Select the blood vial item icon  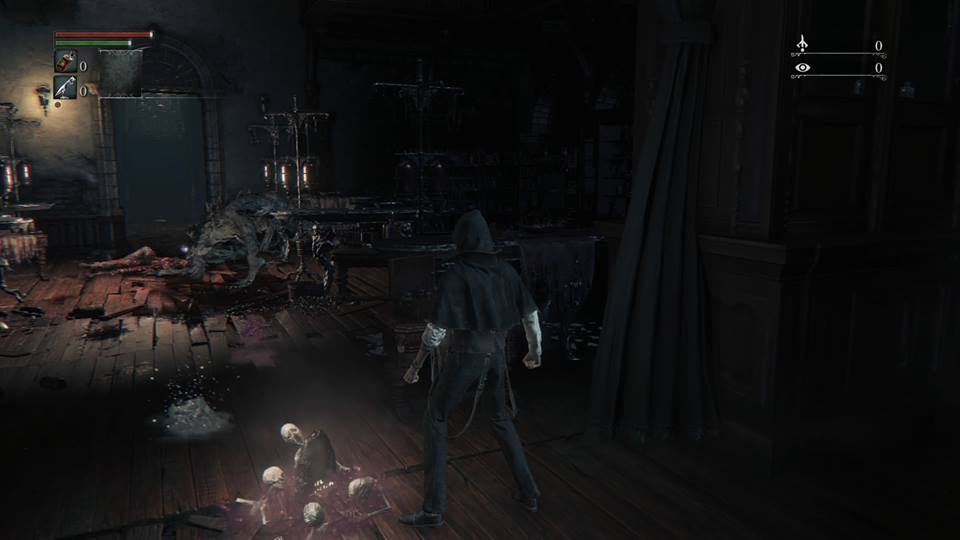tap(65, 63)
